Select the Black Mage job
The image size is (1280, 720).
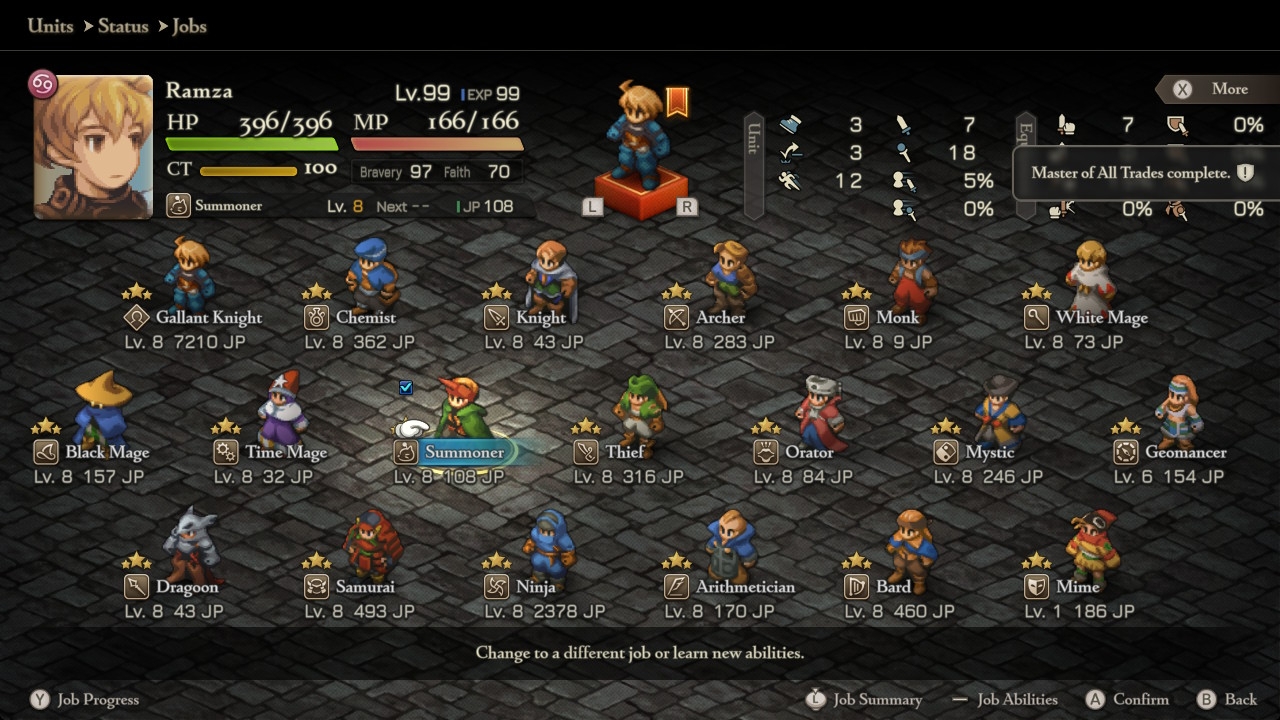(106, 452)
